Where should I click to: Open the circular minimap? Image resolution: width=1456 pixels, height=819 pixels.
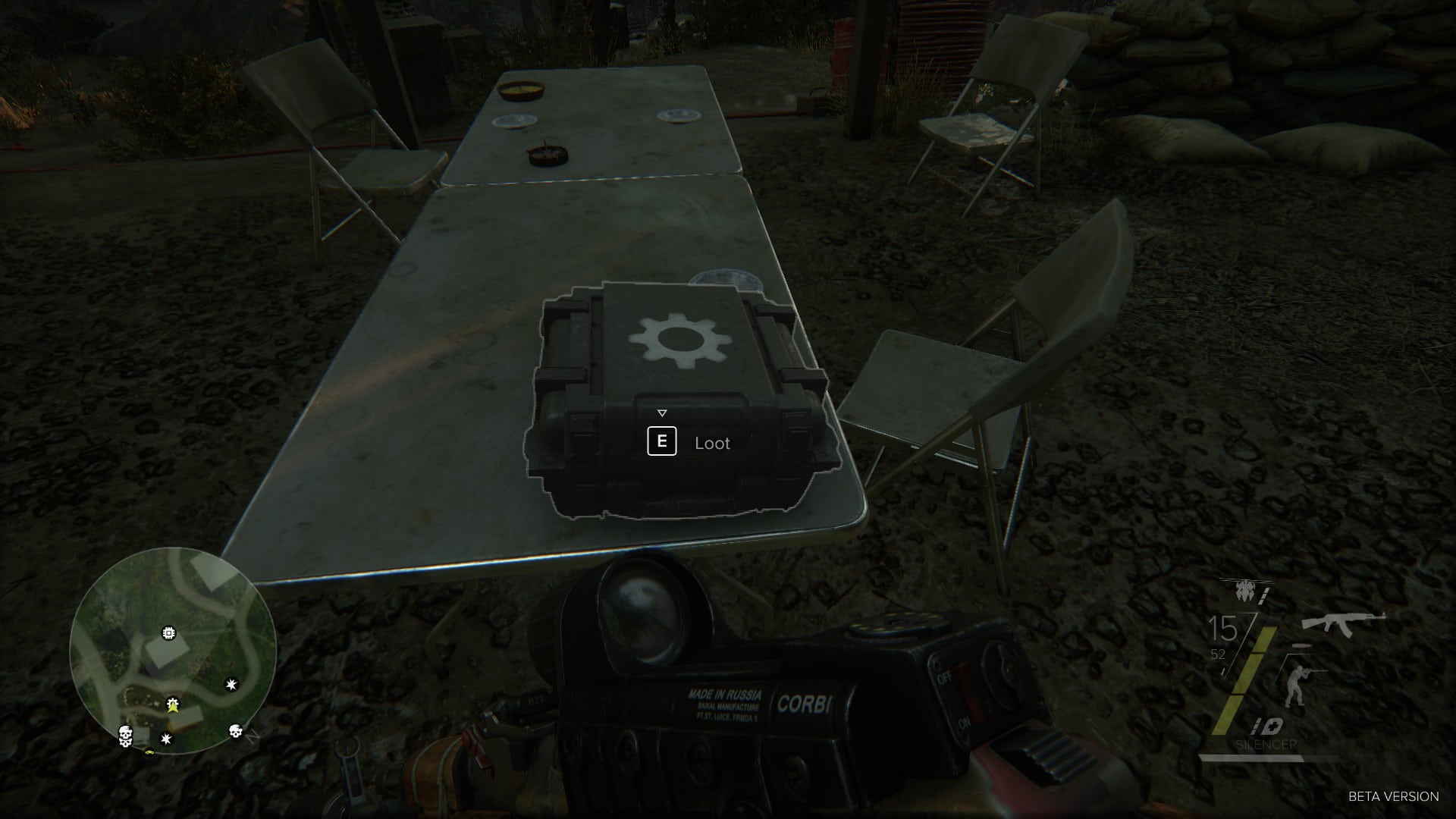[x=173, y=649]
